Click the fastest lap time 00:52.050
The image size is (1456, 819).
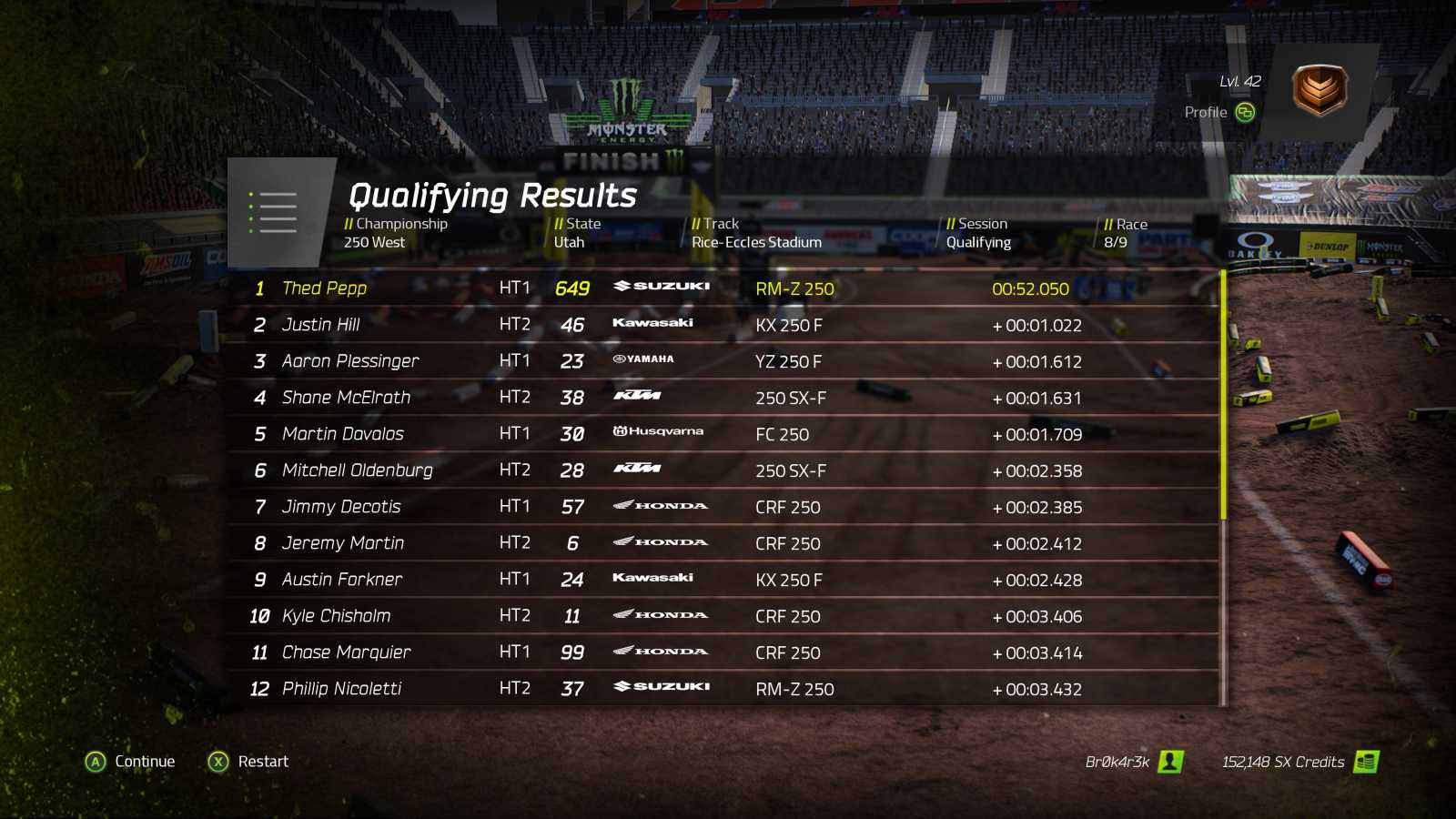tap(1029, 288)
